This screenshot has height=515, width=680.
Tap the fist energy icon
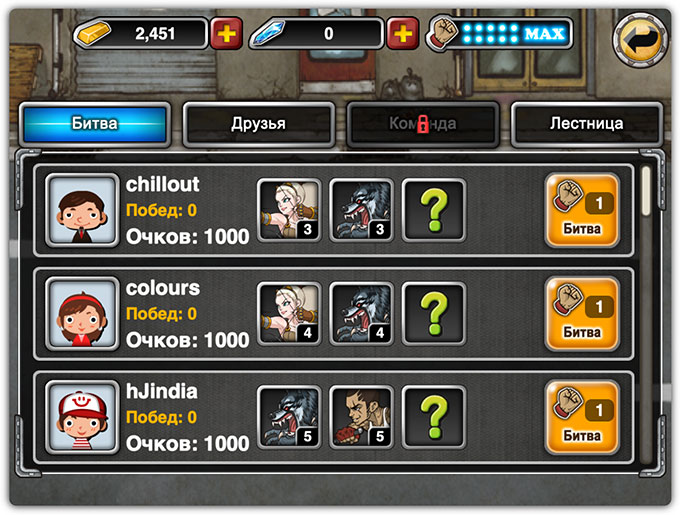pyautogui.click(x=441, y=33)
